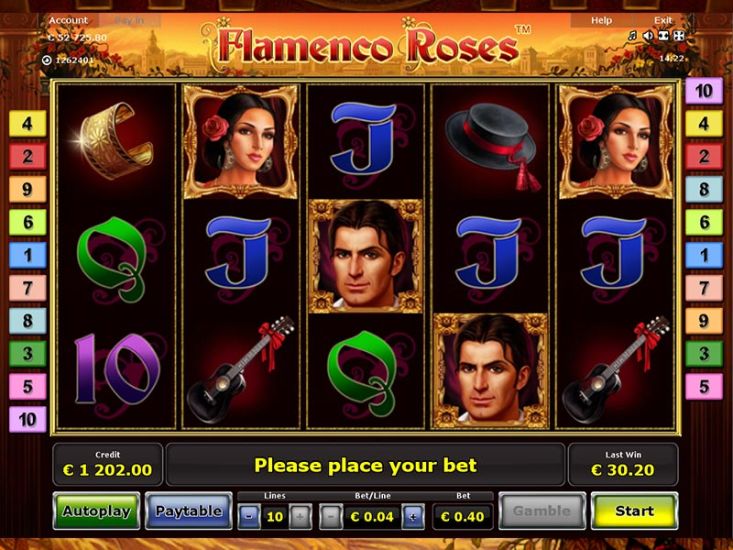Open the Help menu
Viewport: 733px width, 550px height.
[601, 20]
